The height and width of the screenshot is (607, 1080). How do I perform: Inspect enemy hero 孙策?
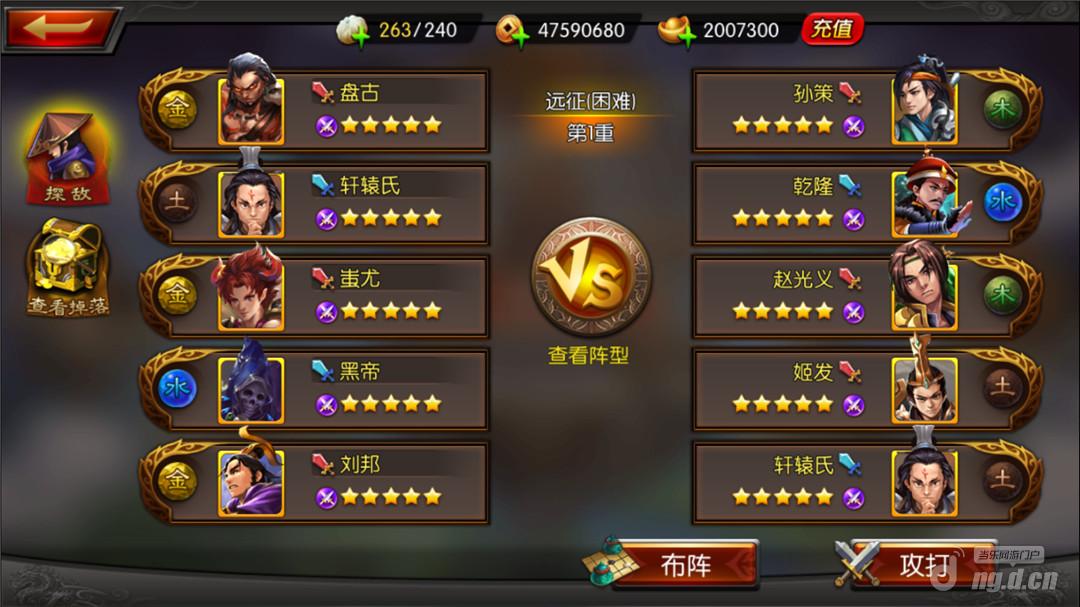[x=924, y=108]
